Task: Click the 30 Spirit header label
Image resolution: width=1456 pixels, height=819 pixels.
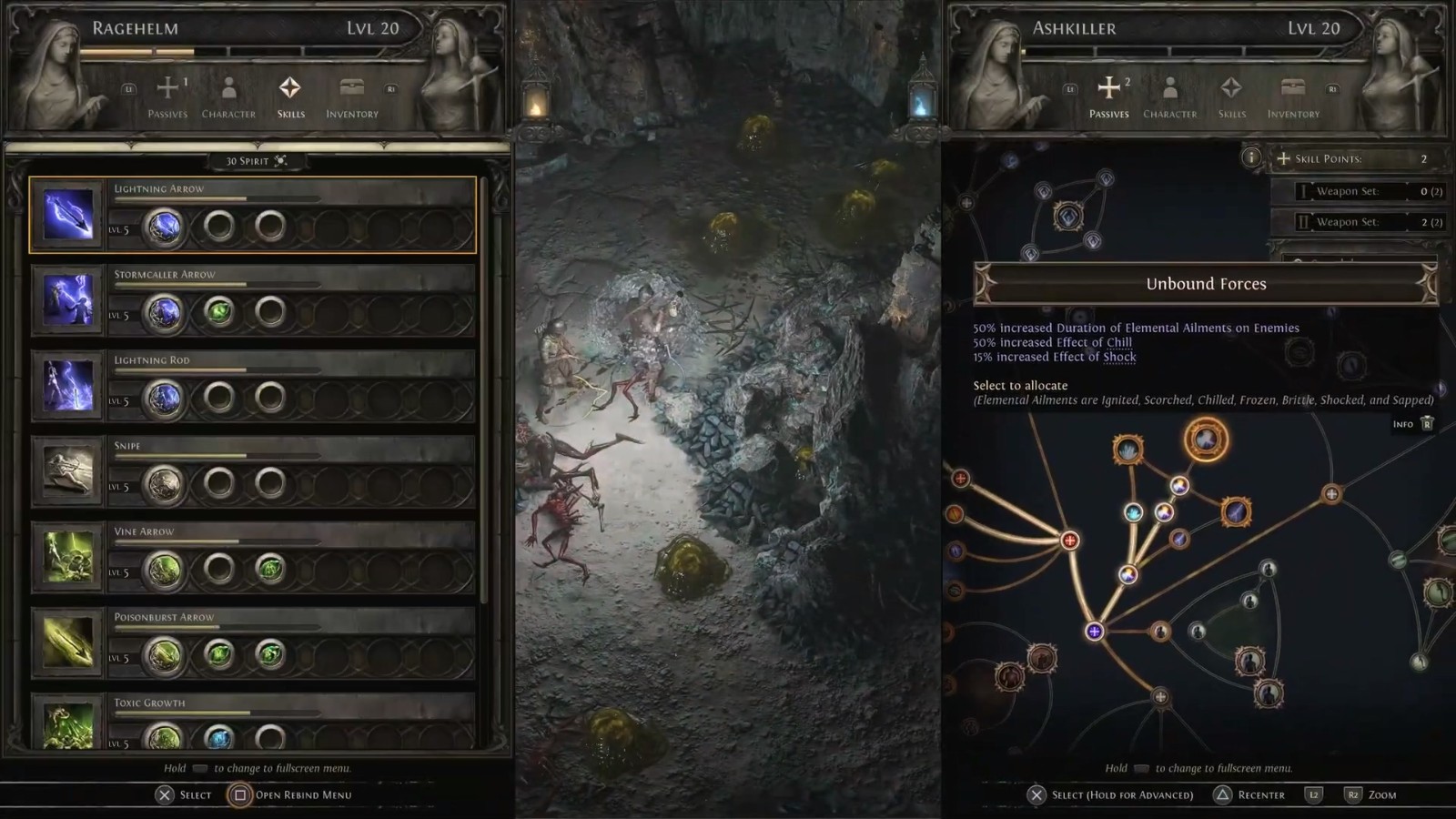Action: pos(256,161)
